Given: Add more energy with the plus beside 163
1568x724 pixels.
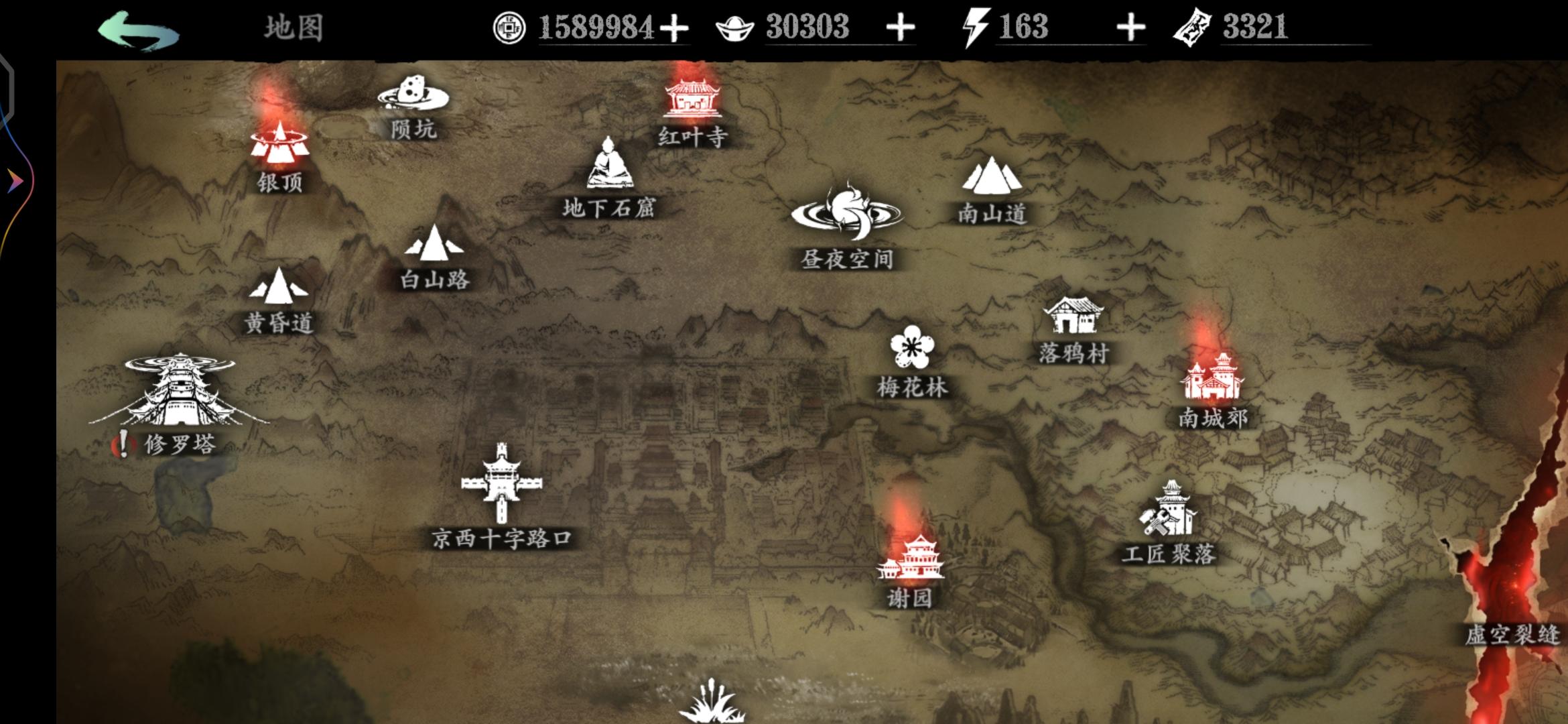Looking at the screenshot, I should [x=1130, y=27].
